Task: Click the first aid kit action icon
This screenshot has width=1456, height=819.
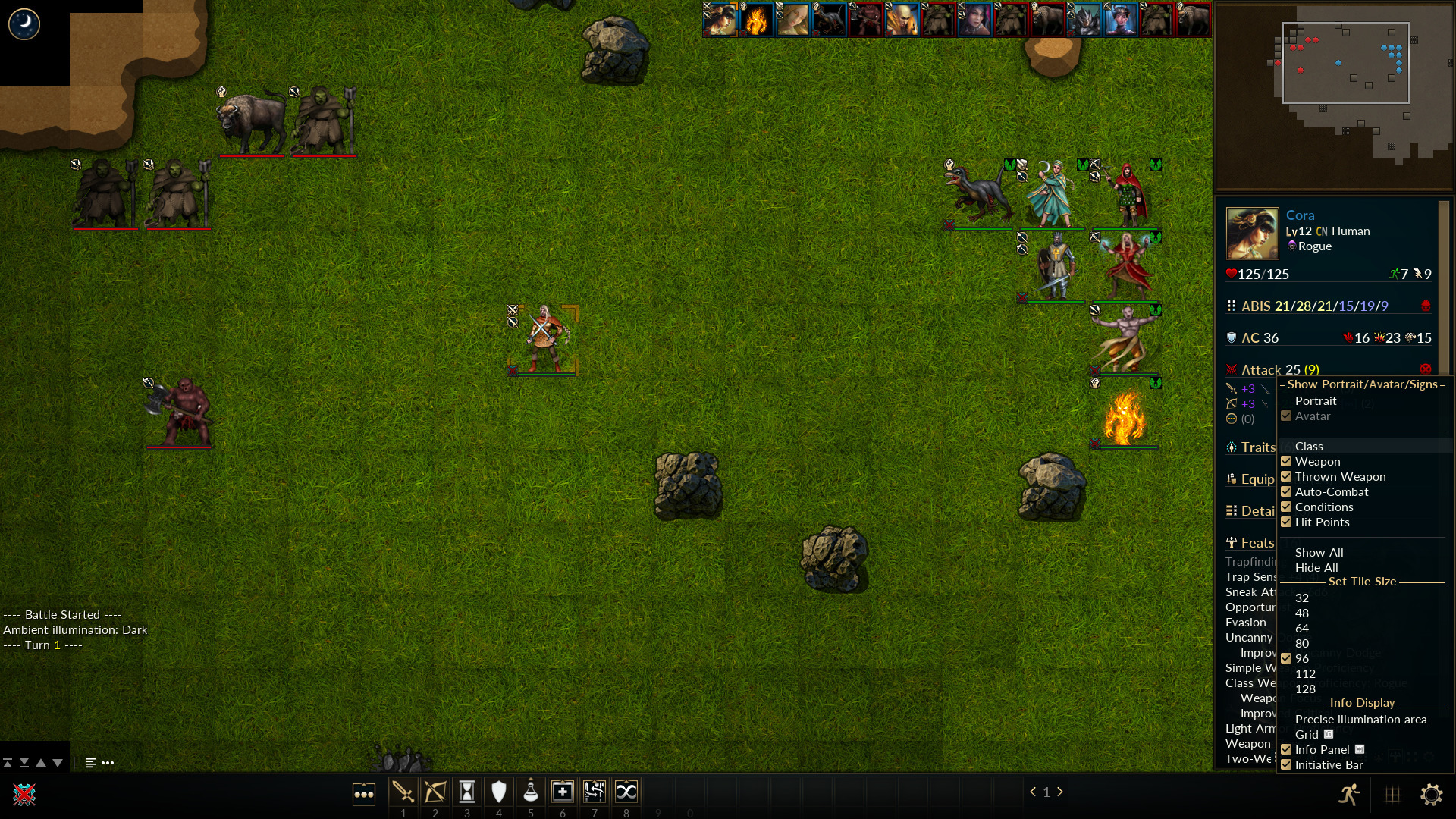Action: pyautogui.click(x=563, y=792)
